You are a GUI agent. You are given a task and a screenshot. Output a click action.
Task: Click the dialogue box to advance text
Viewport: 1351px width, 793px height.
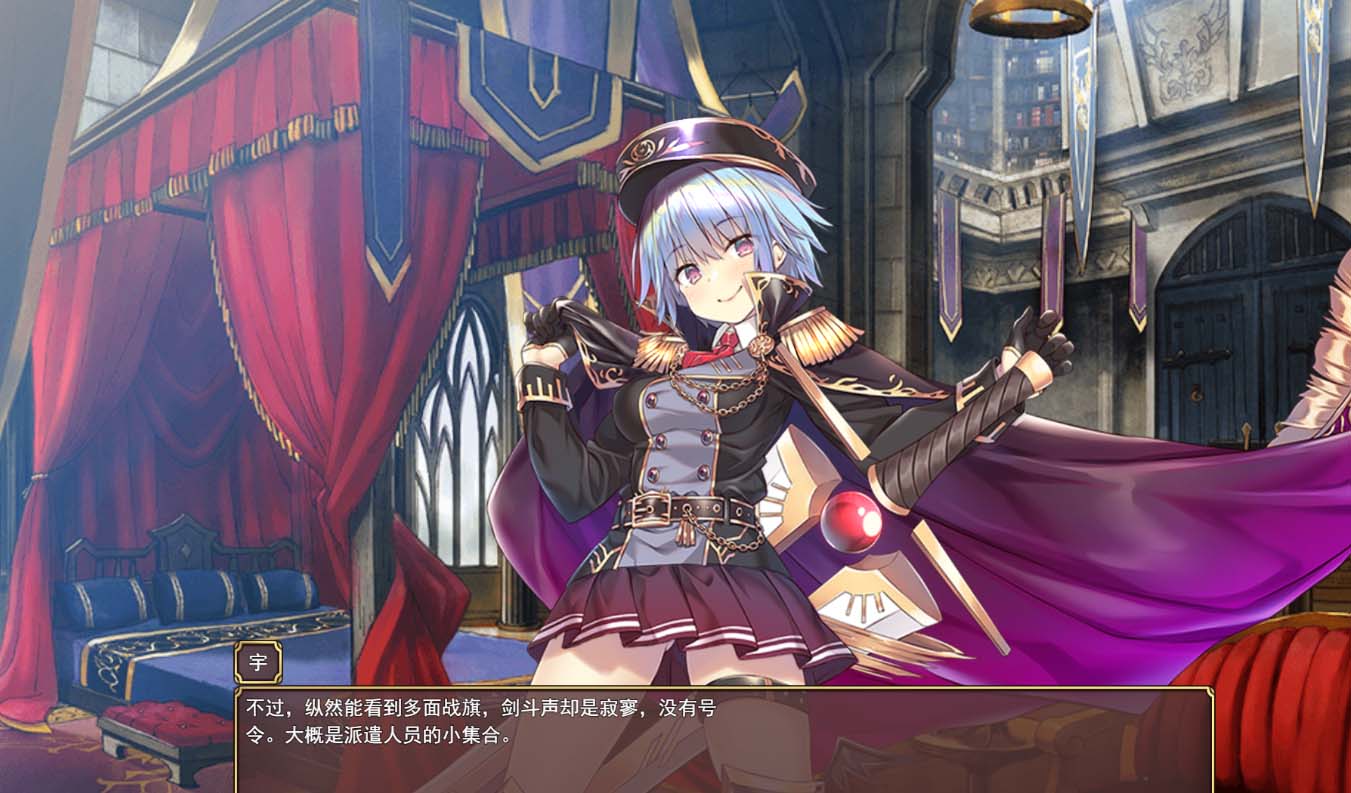(x=700, y=740)
